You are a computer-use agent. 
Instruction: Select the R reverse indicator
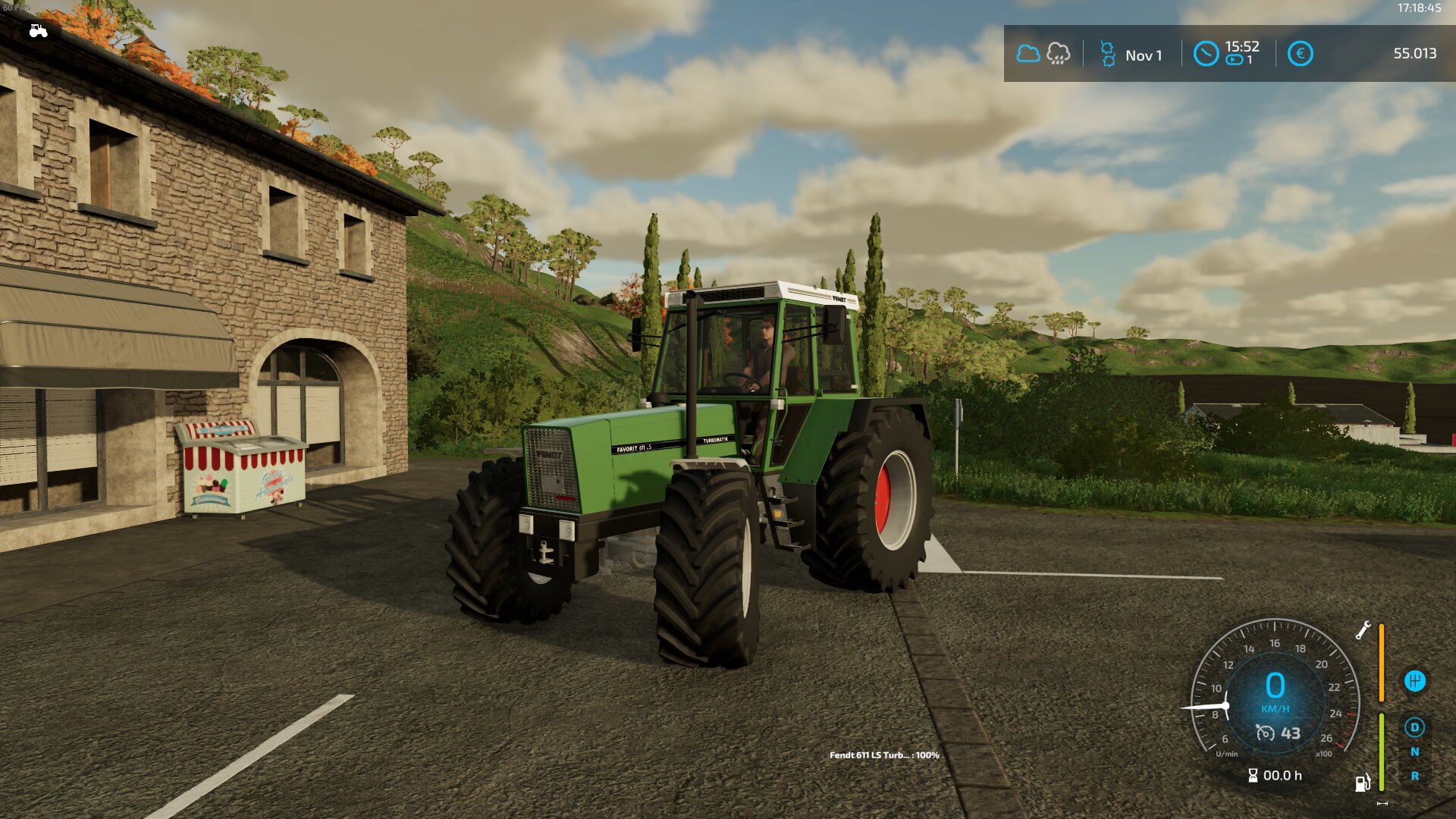[1414, 777]
